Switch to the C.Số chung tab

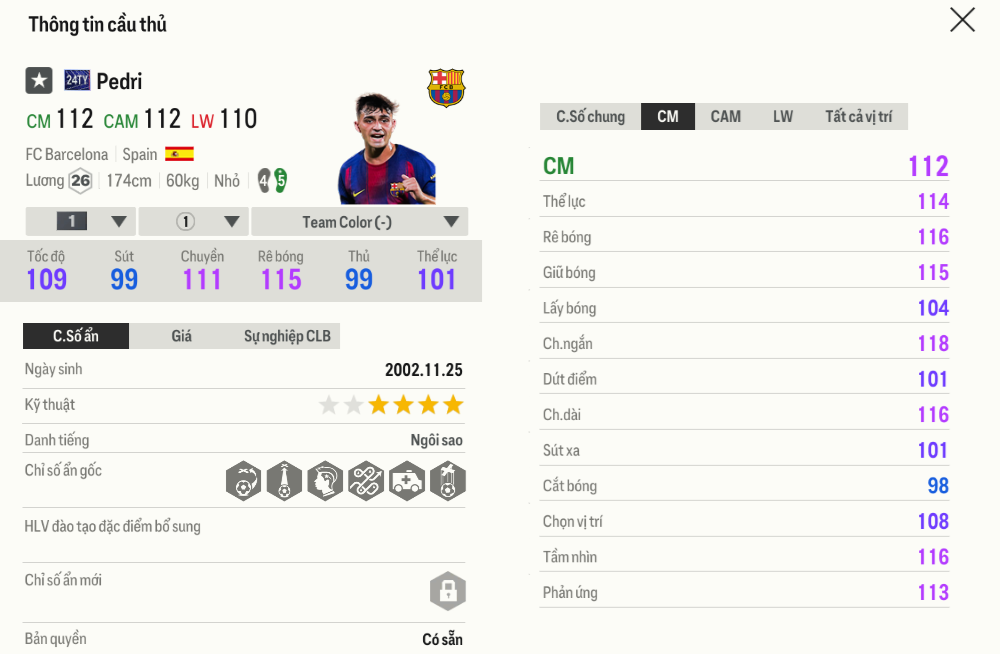point(590,117)
